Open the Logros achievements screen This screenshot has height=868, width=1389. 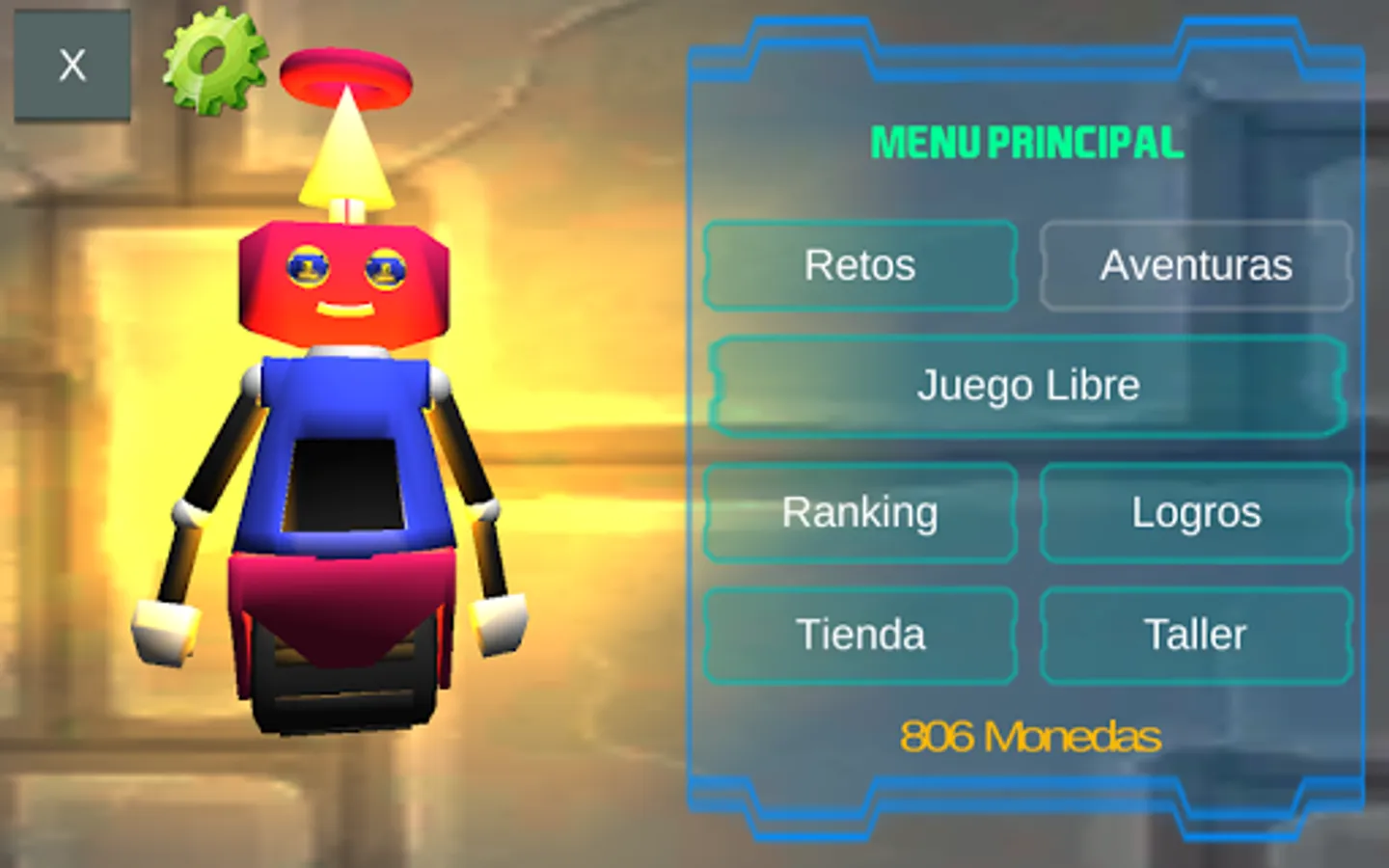tap(1196, 513)
